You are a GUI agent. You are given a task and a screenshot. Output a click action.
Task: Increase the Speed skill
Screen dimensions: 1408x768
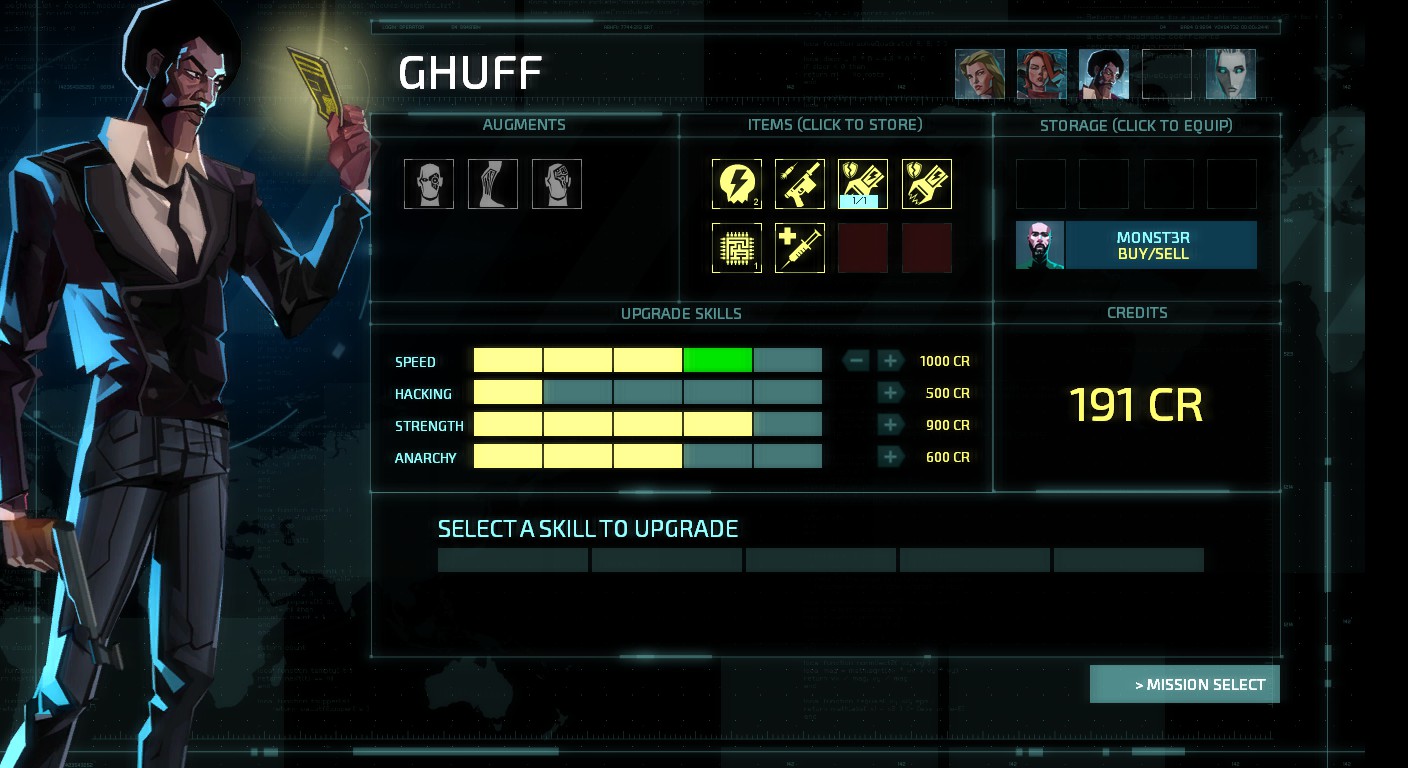(890, 361)
